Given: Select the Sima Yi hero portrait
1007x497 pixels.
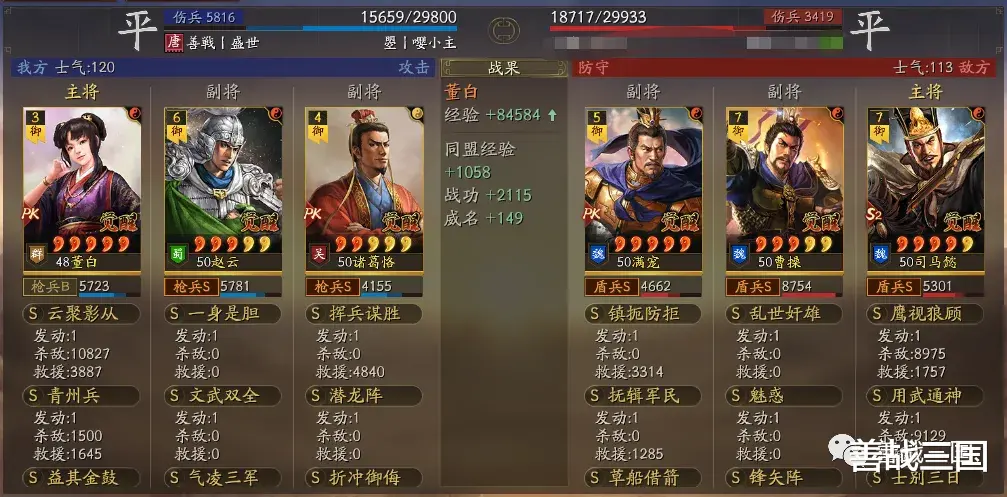Looking at the screenshot, I should [x=925, y=185].
